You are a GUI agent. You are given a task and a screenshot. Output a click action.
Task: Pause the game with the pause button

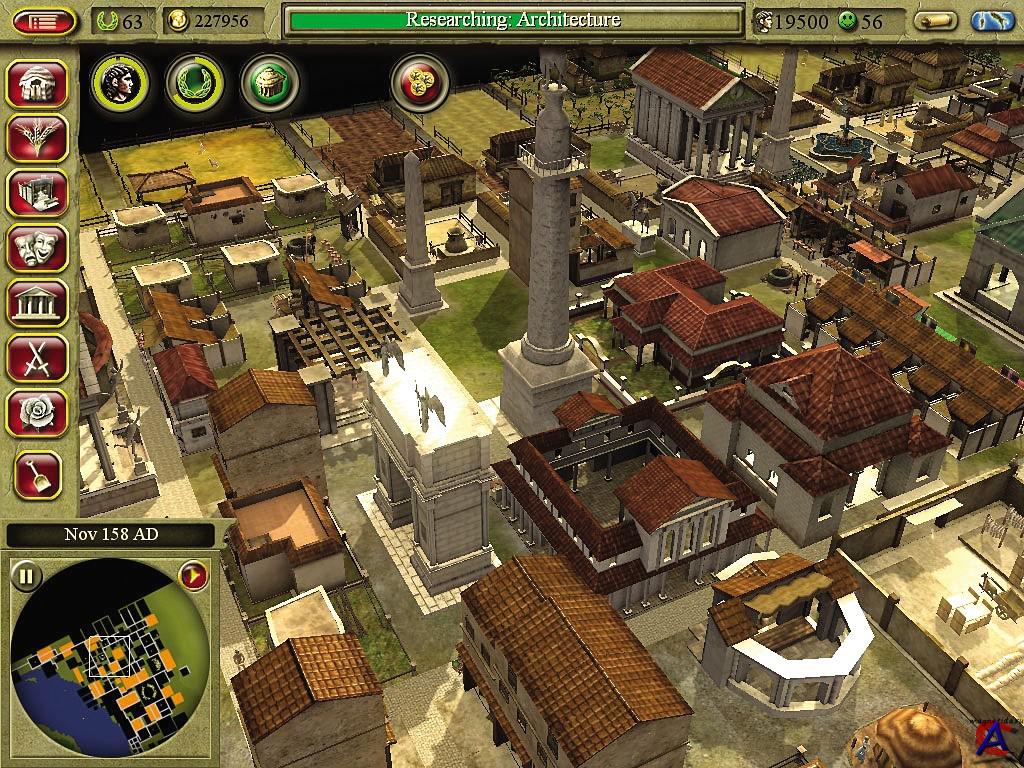(27, 576)
